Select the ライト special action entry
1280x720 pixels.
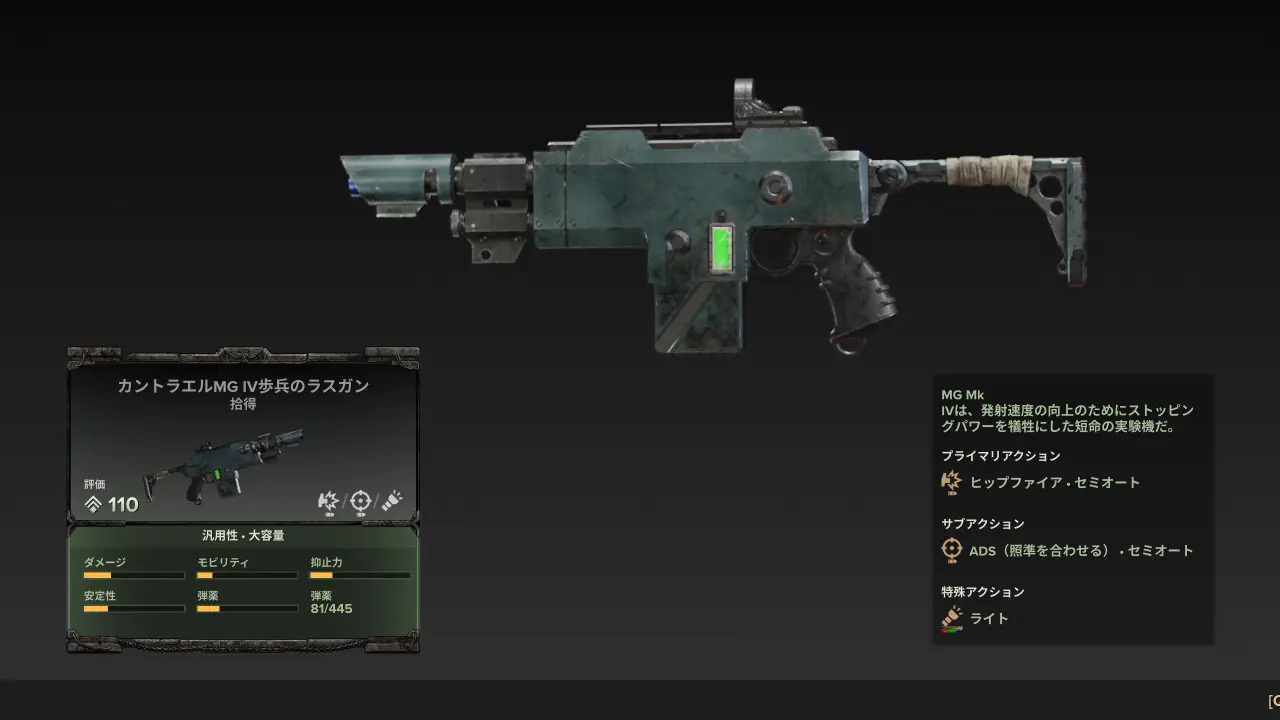(x=989, y=618)
